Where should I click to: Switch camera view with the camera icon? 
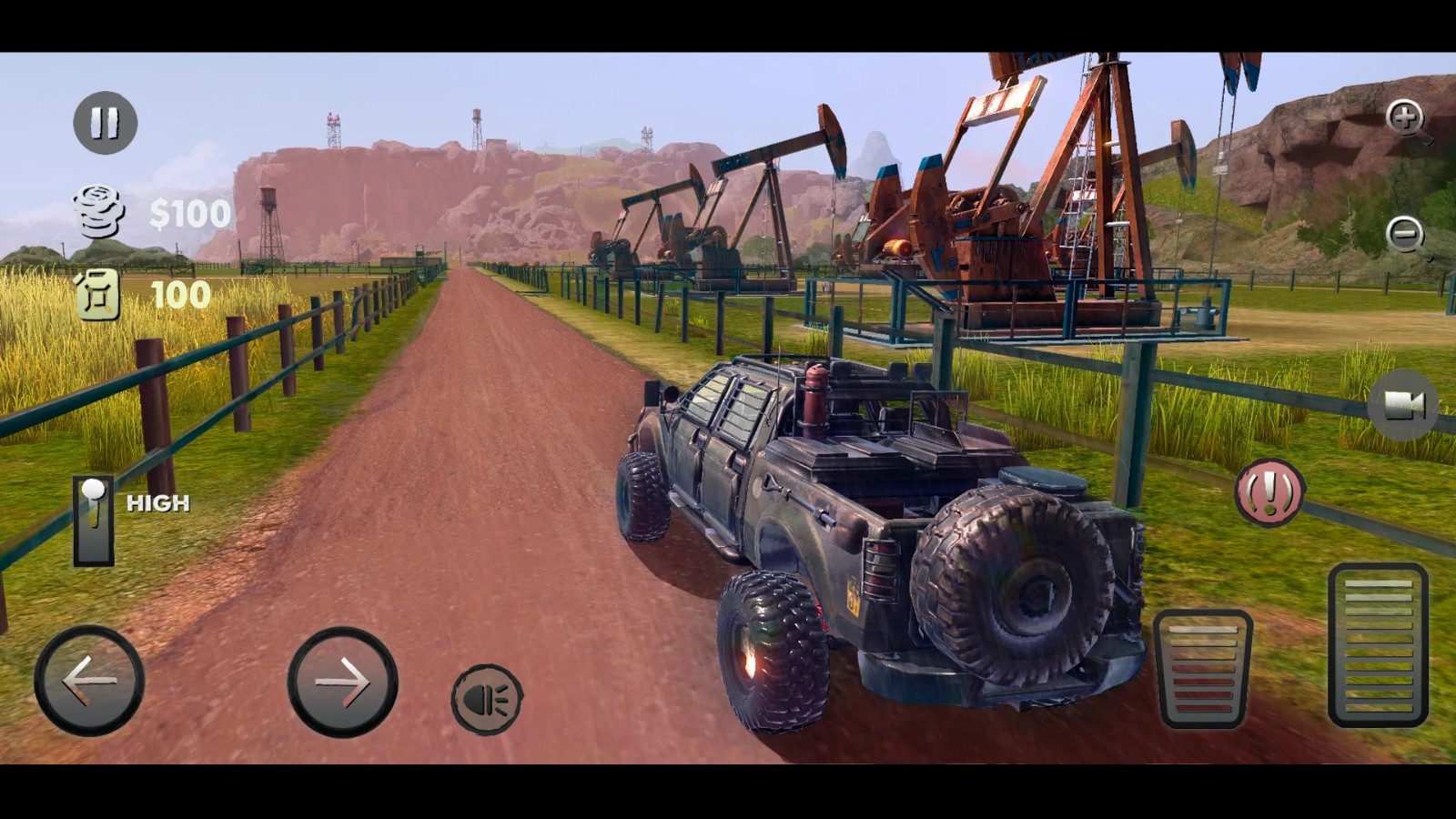tap(1402, 405)
